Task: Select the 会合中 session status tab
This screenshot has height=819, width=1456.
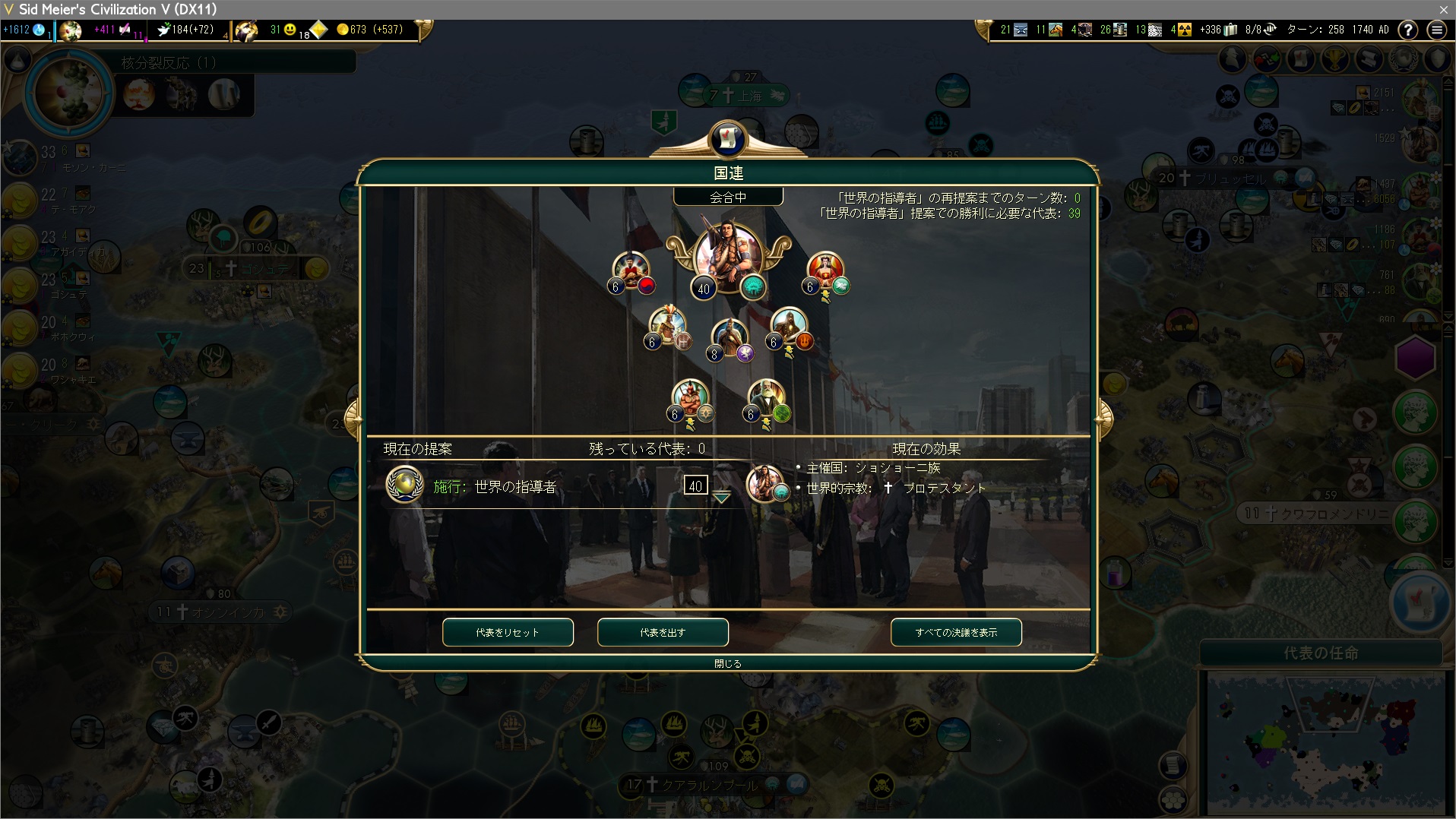Action: (x=728, y=198)
